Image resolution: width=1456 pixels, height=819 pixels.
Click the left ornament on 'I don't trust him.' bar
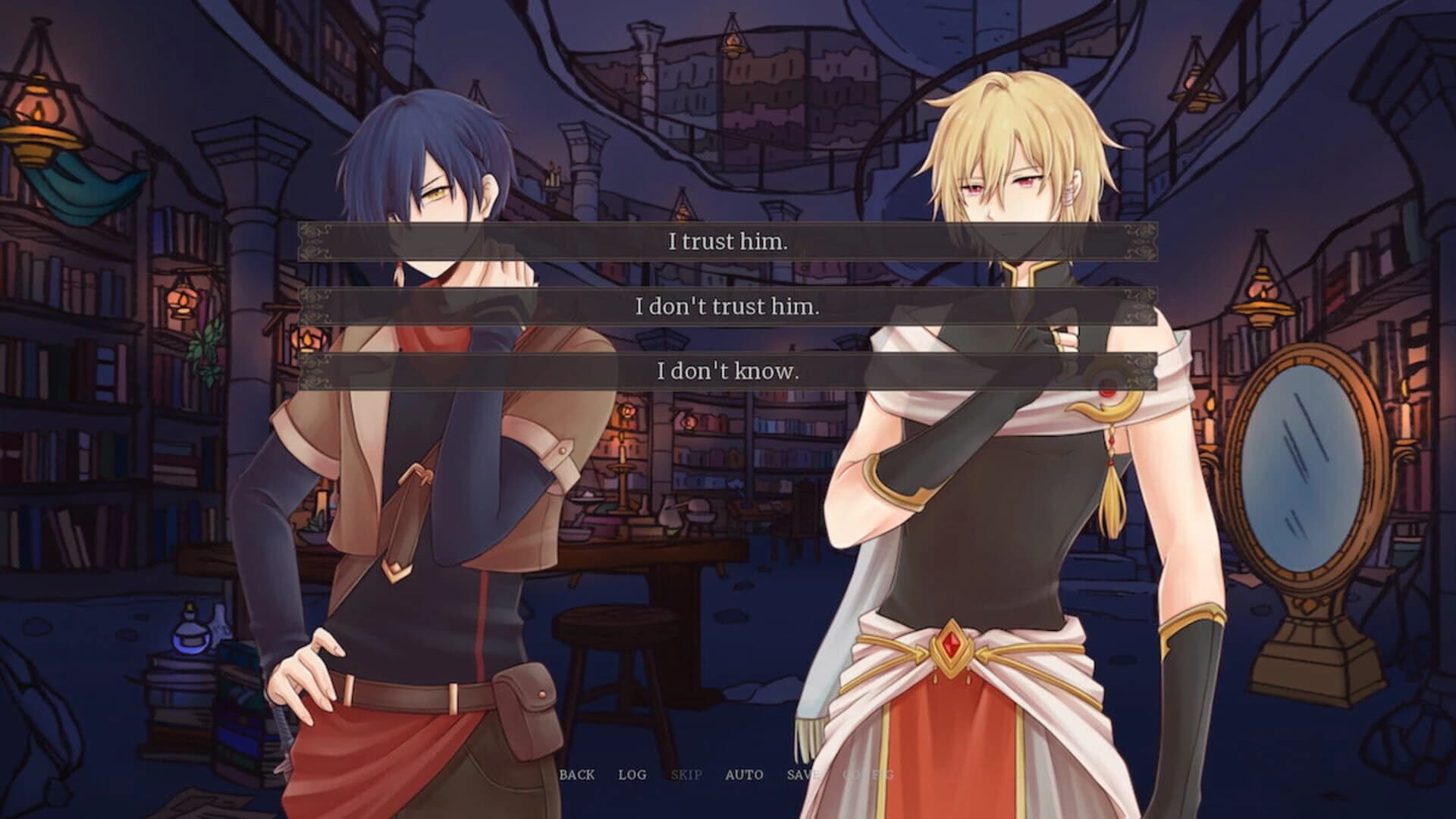pos(315,308)
